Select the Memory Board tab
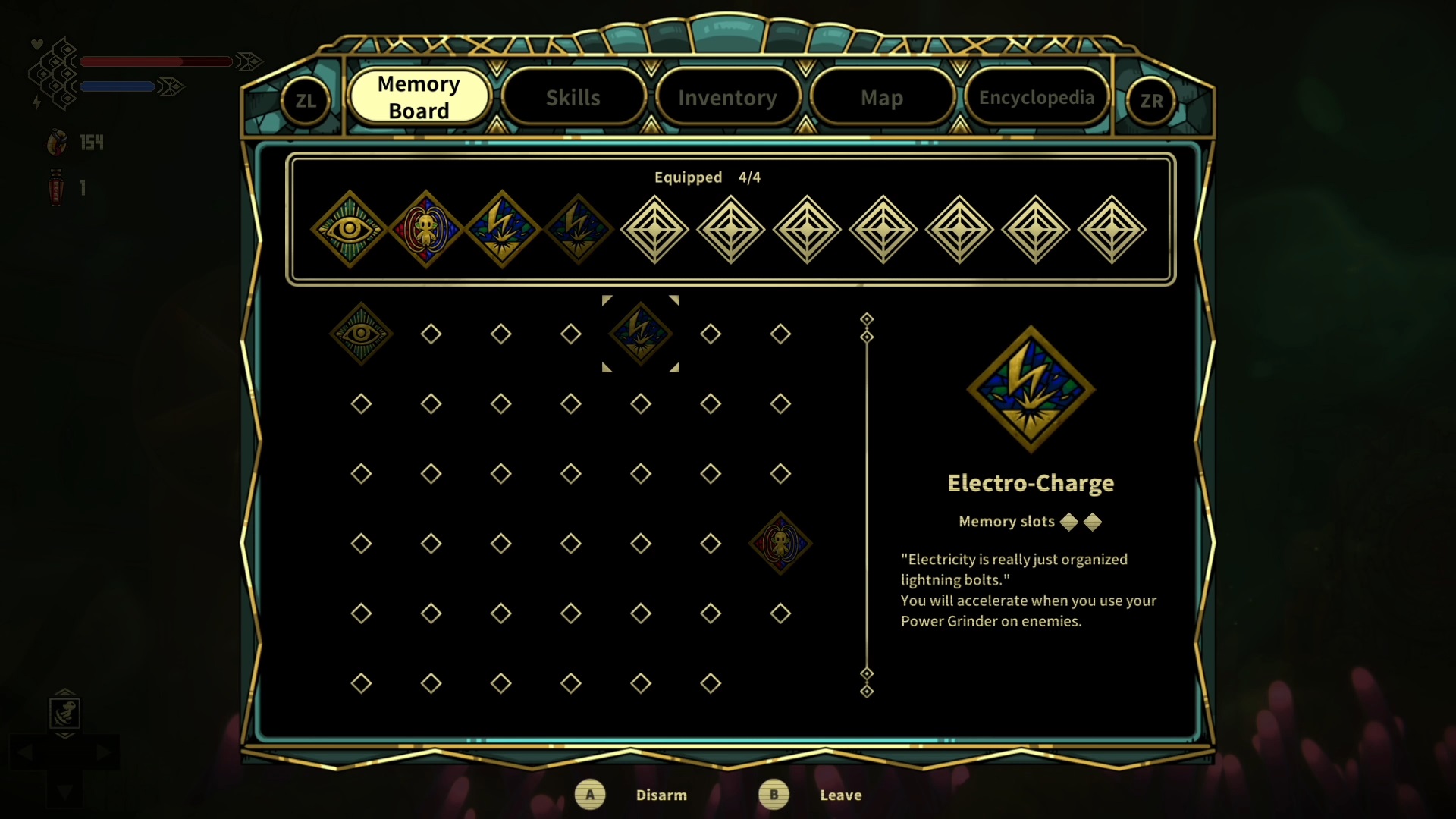The image size is (1456, 819). [419, 97]
